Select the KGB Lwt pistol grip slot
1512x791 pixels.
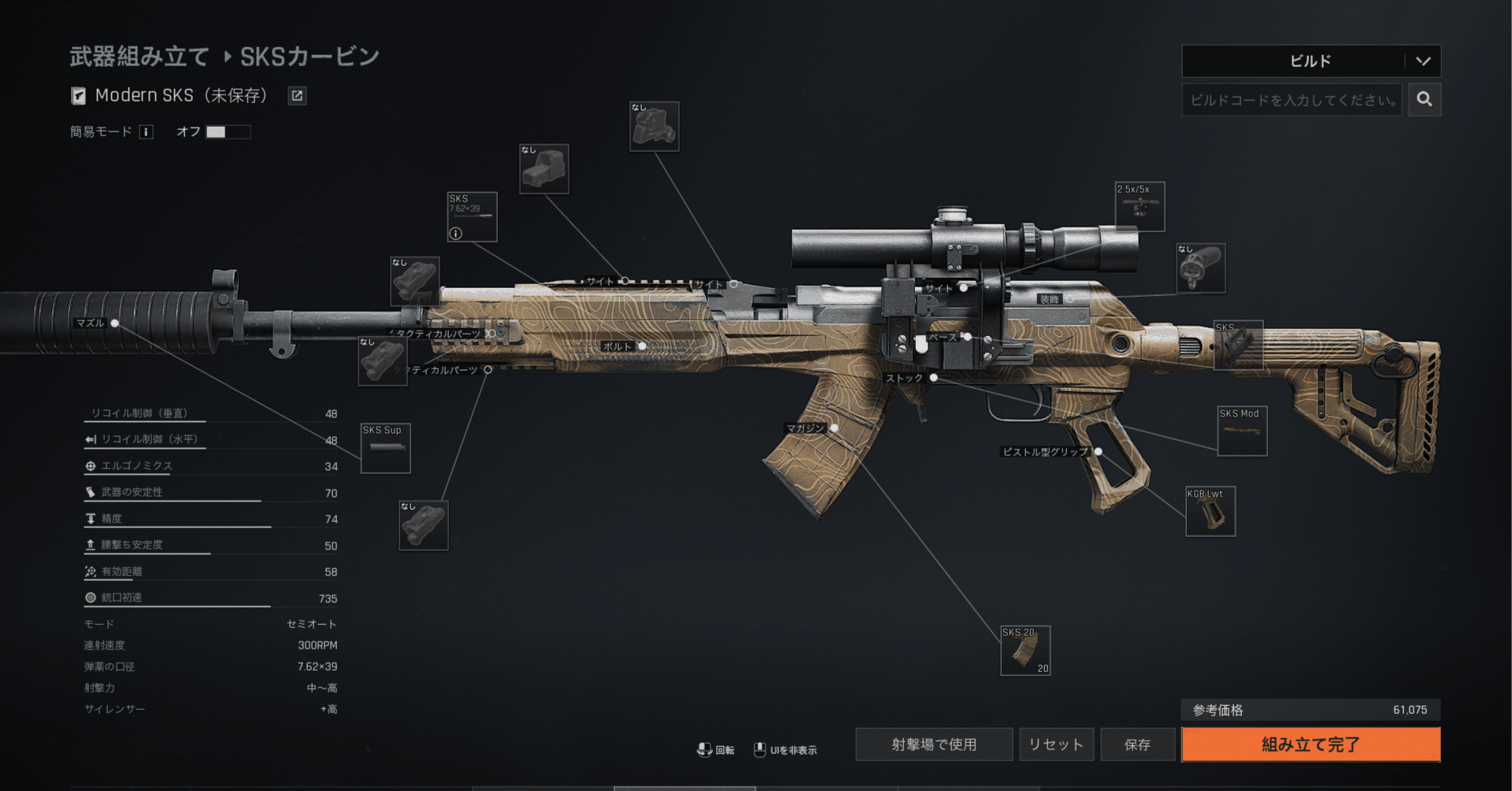pyautogui.click(x=1210, y=512)
